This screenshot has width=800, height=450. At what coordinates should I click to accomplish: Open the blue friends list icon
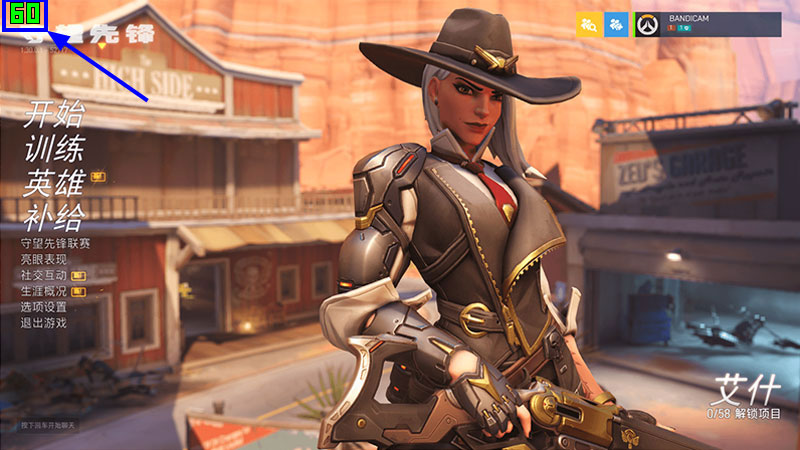click(617, 25)
